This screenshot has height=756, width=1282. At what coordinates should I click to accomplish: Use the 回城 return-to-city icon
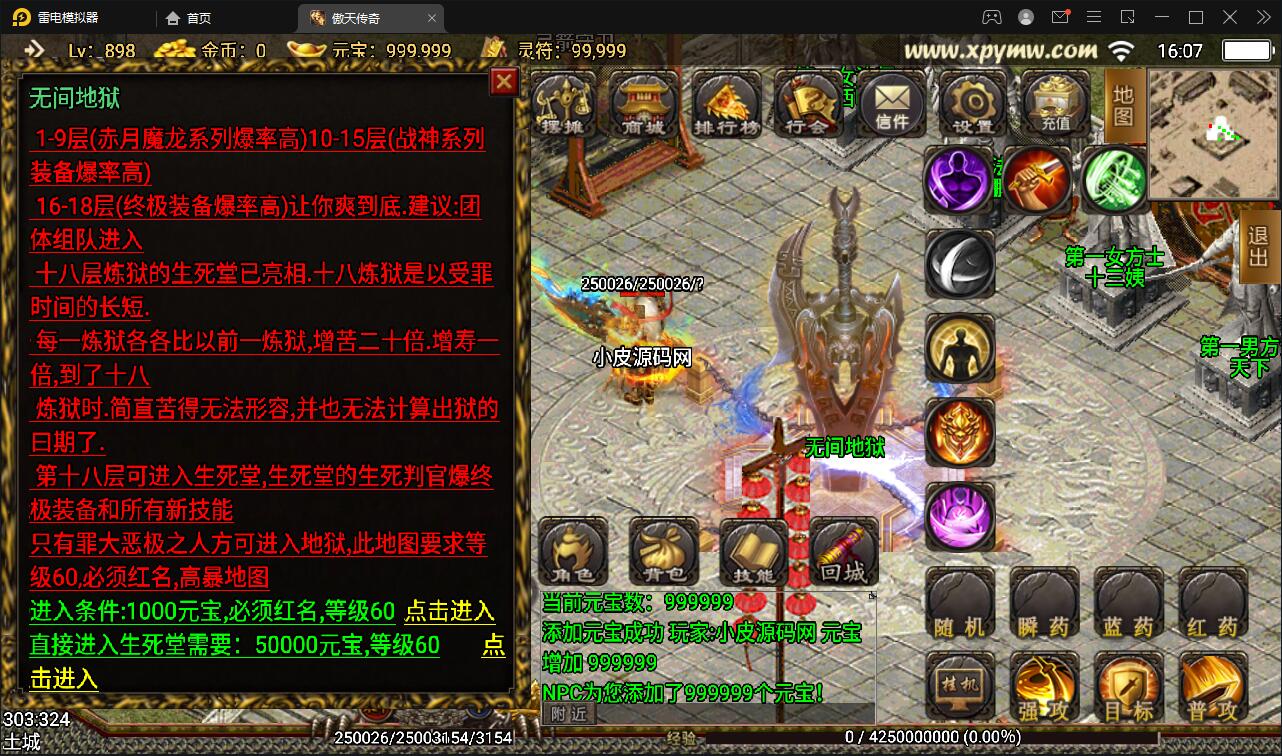[x=843, y=551]
